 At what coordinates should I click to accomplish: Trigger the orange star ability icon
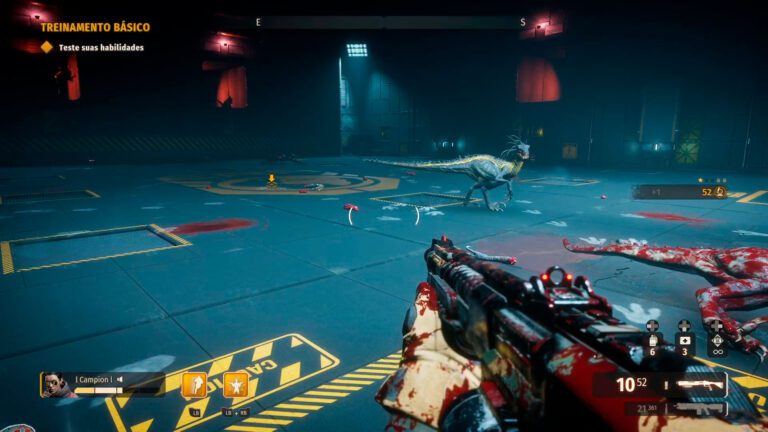236,384
